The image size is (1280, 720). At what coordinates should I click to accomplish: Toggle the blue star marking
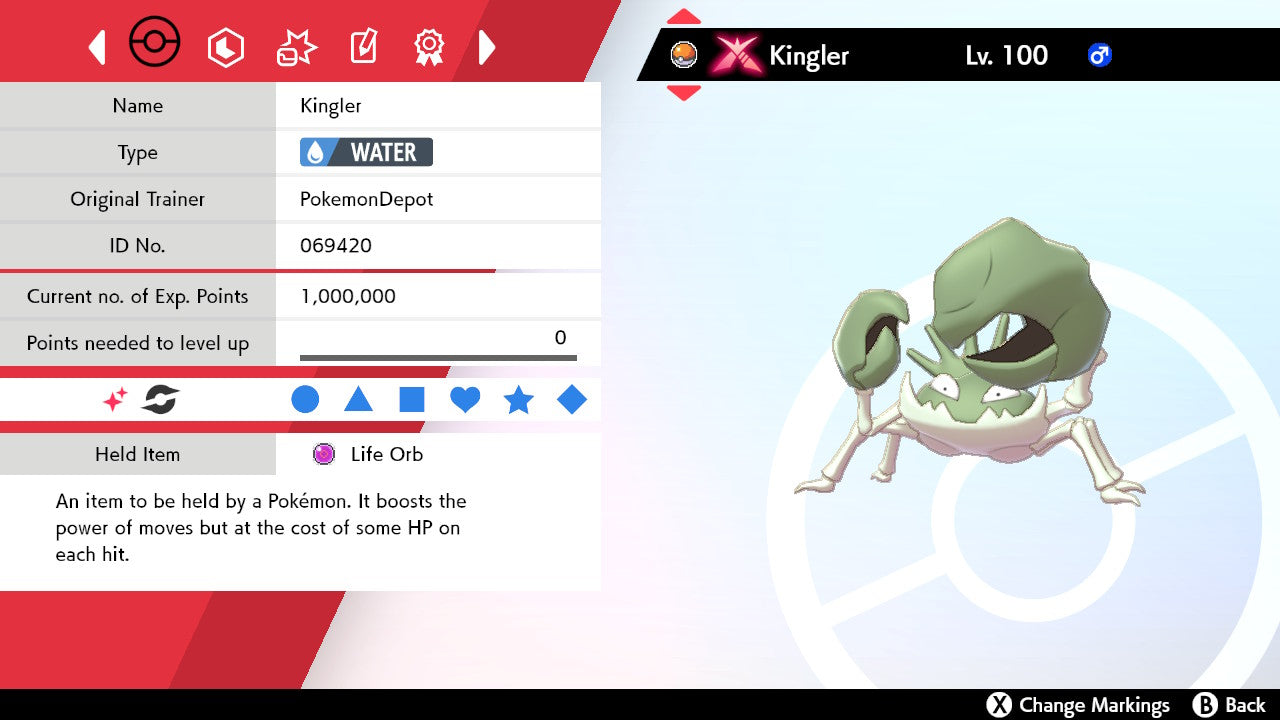click(518, 400)
